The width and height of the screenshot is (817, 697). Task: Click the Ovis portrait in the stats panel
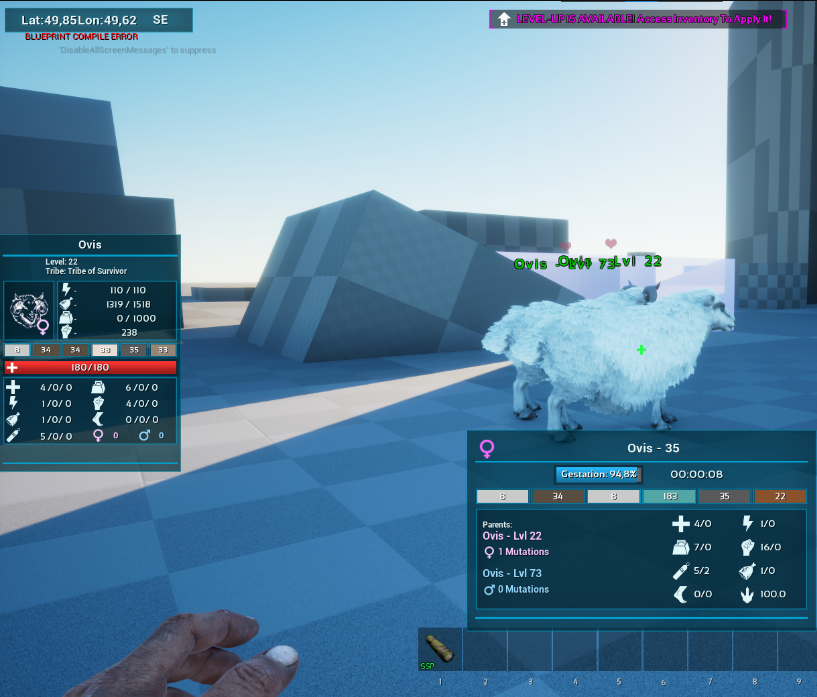(x=29, y=310)
